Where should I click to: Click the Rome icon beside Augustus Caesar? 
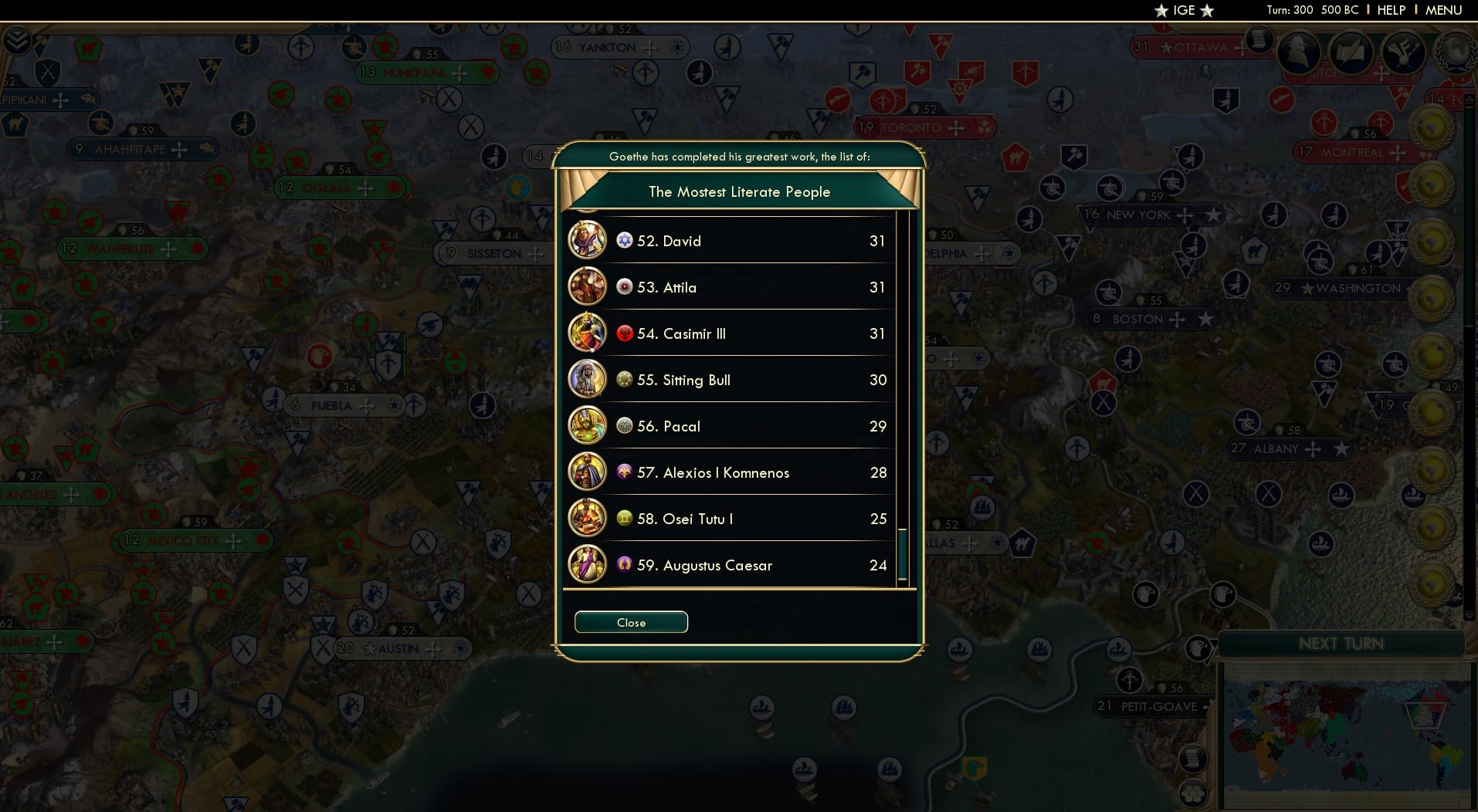tap(624, 565)
